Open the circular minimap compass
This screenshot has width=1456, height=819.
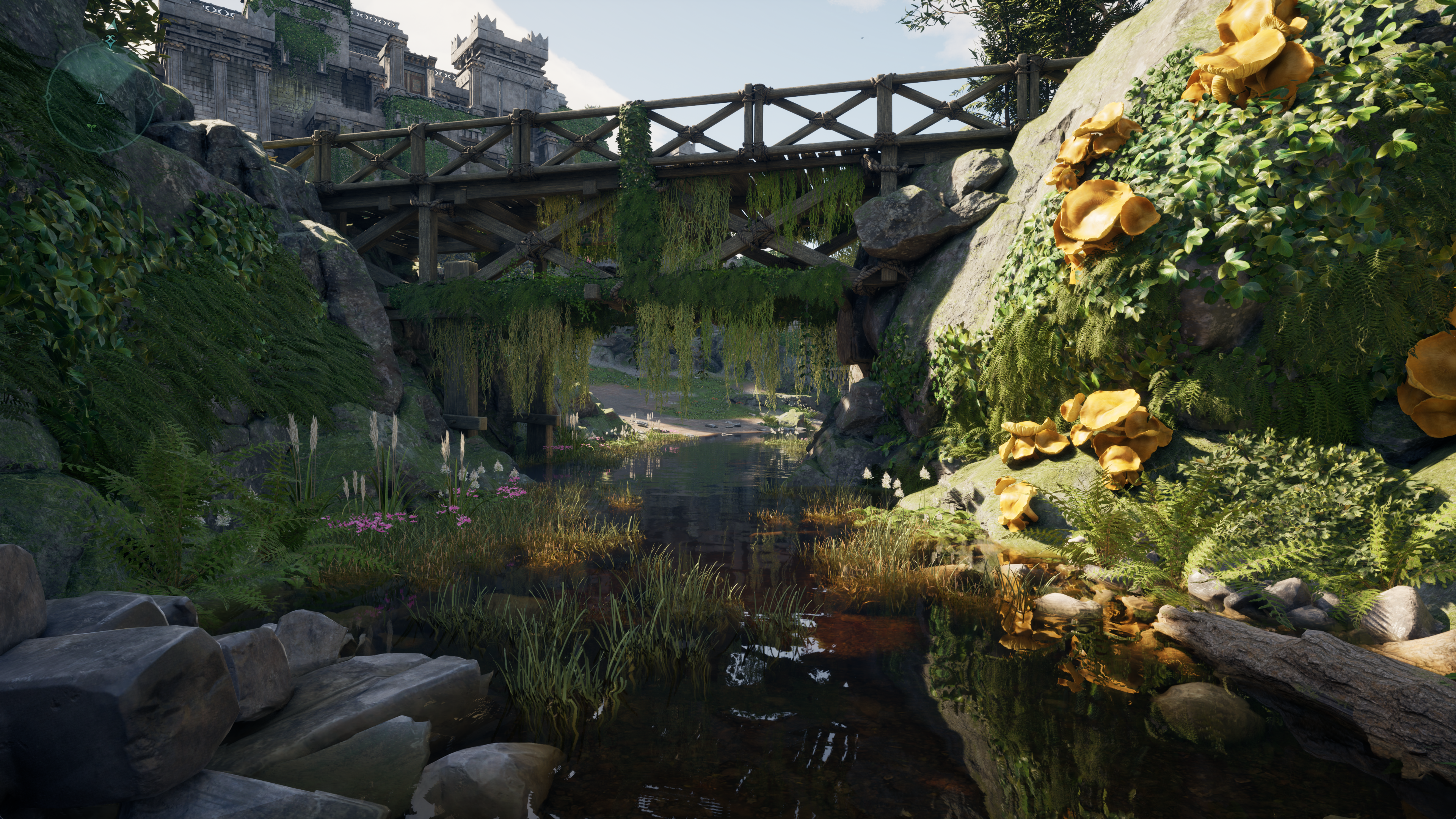tap(100, 99)
